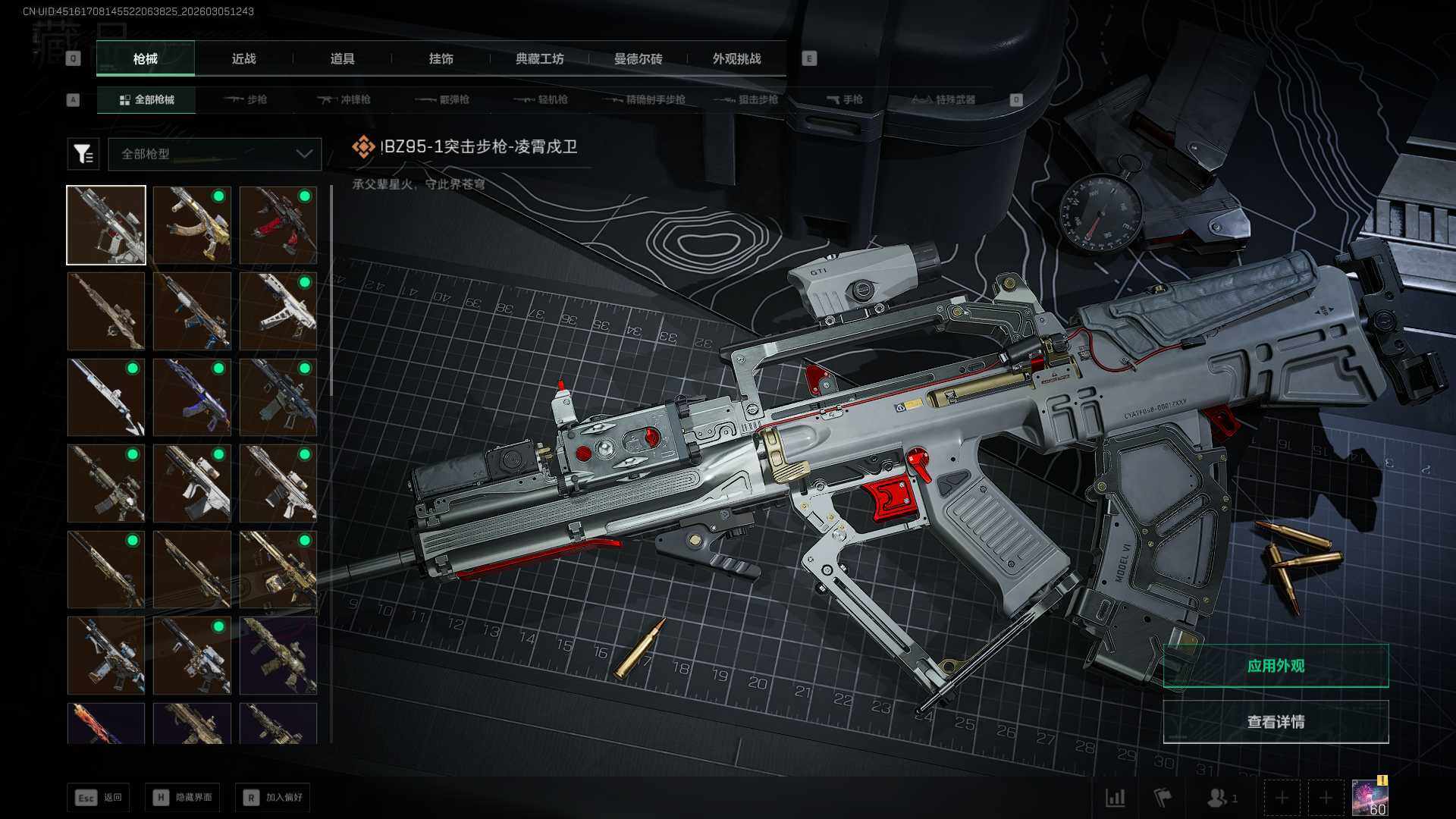Select the 挂饰 charms tab
The image size is (1456, 819).
pyautogui.click(x=441, y=58)
